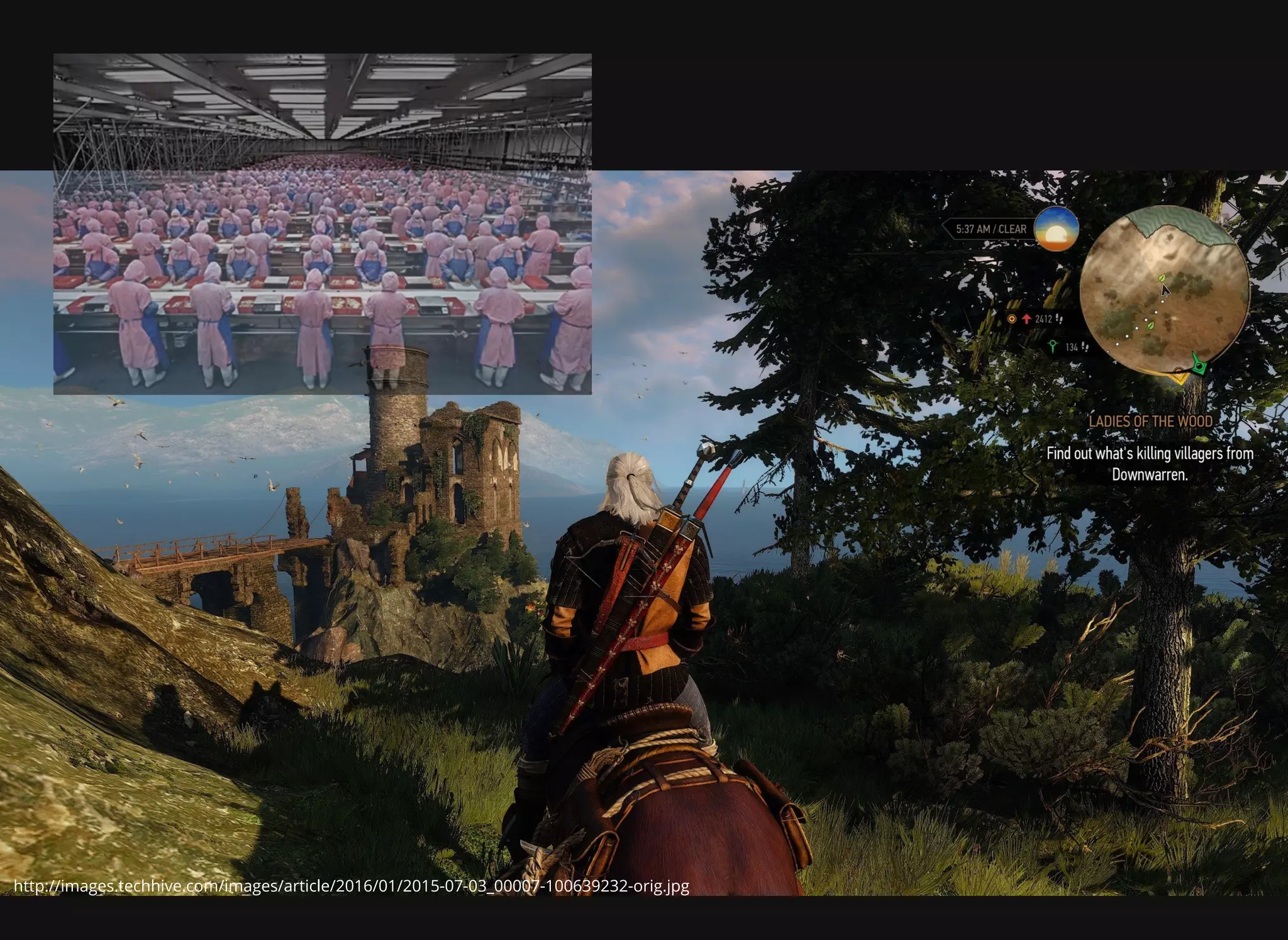The height and width of the screenshot is (940, 1288).
Task: Select the sunrise weather icon
Action: (1057, 229)
